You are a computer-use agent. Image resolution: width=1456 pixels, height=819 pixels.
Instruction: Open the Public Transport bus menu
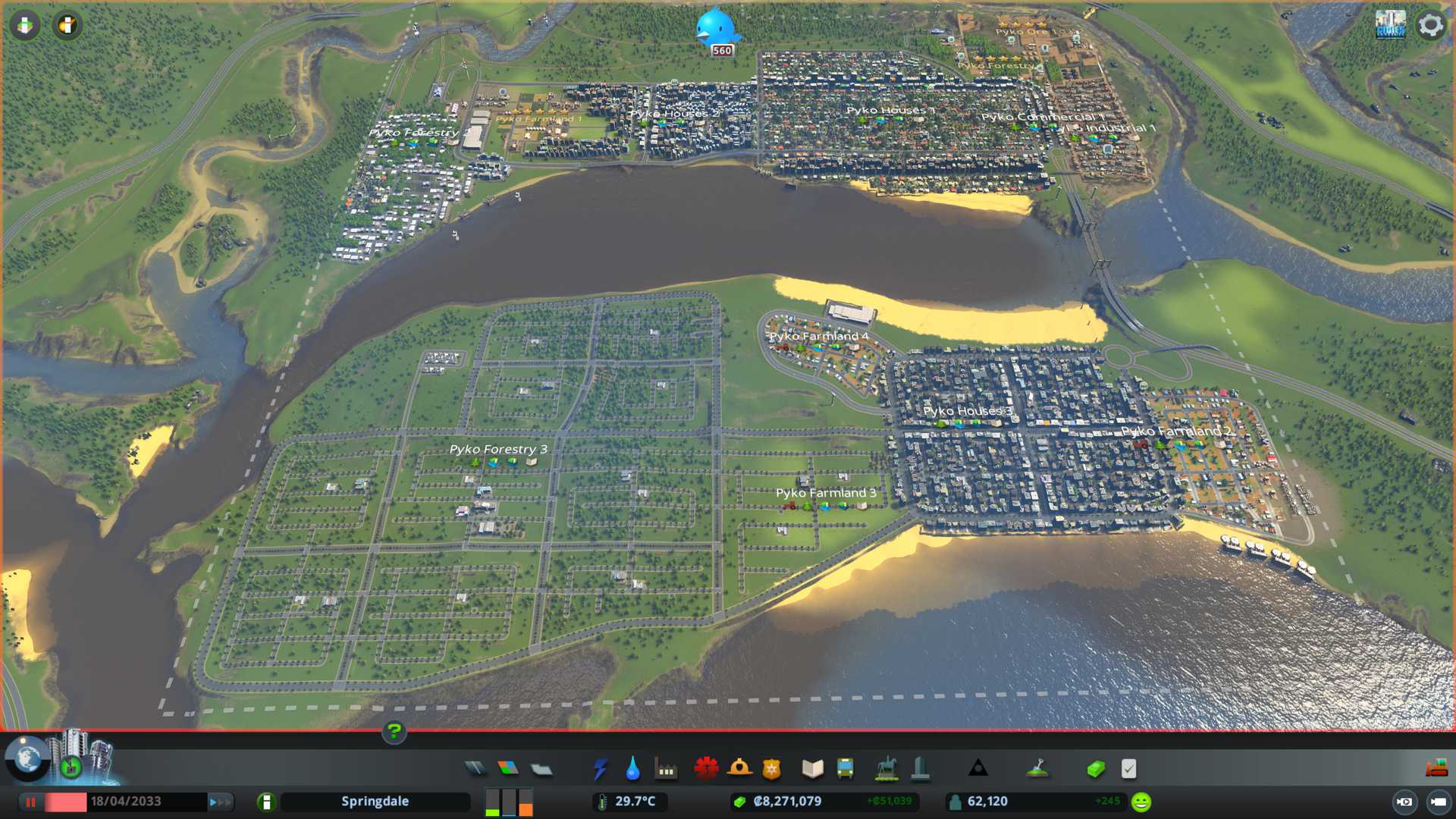click(x=845, y=769)
